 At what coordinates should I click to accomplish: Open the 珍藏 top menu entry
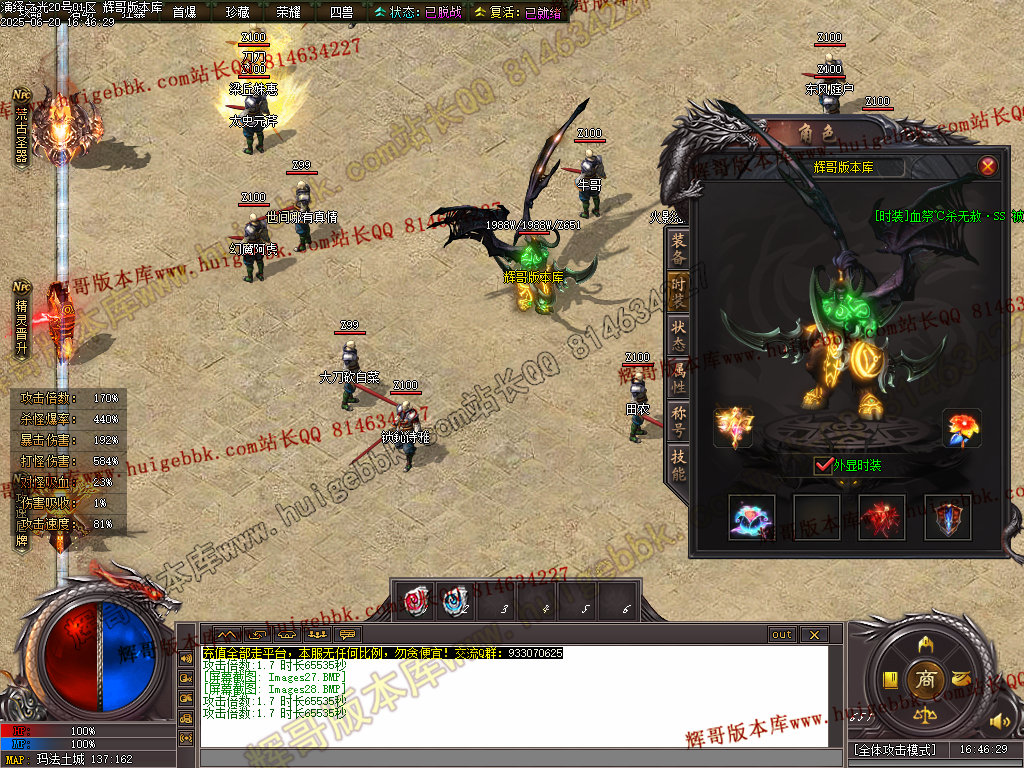click(x=237, y=12)
